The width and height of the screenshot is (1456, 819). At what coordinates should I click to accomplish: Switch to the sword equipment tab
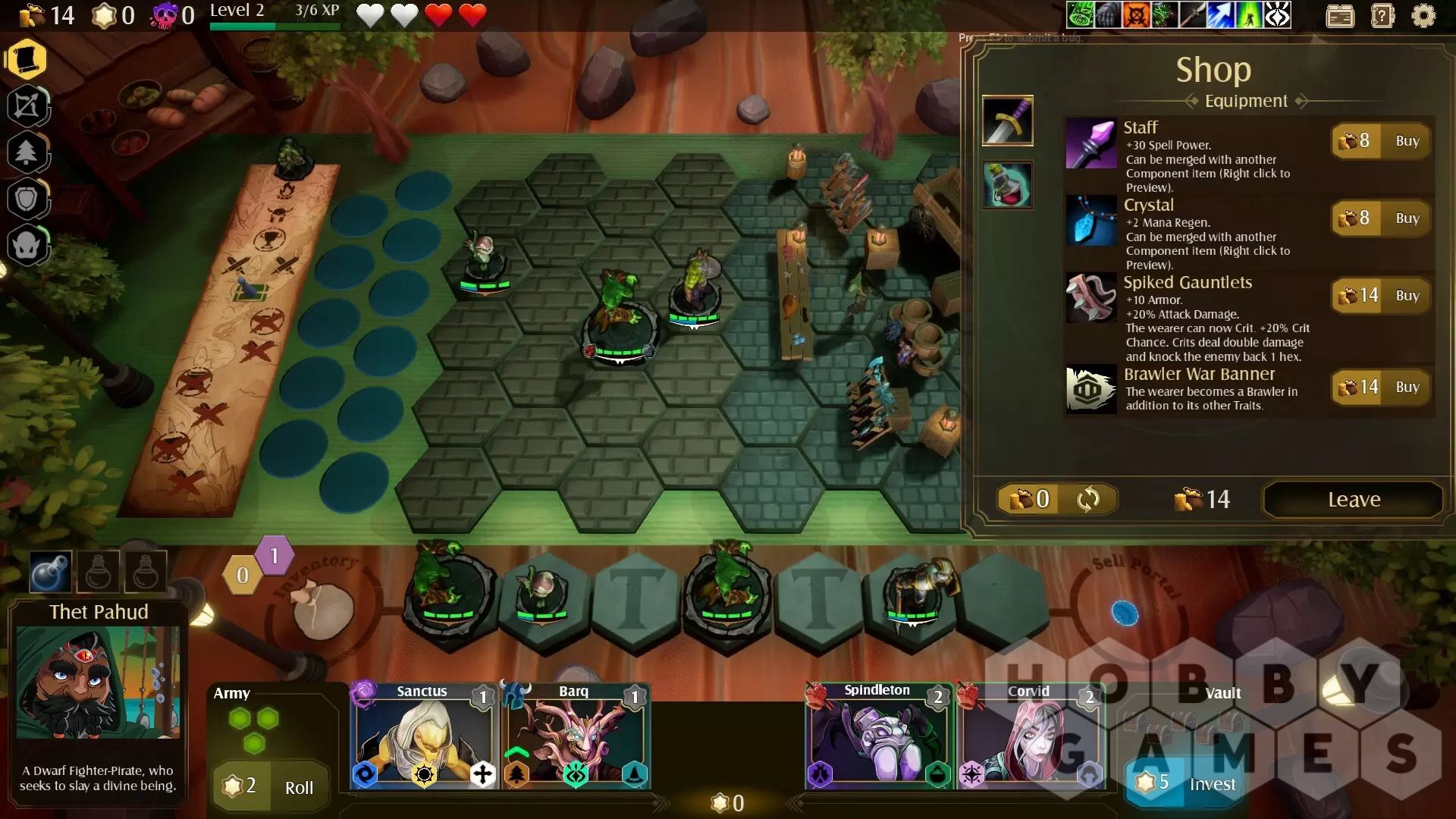[1007, 121]
